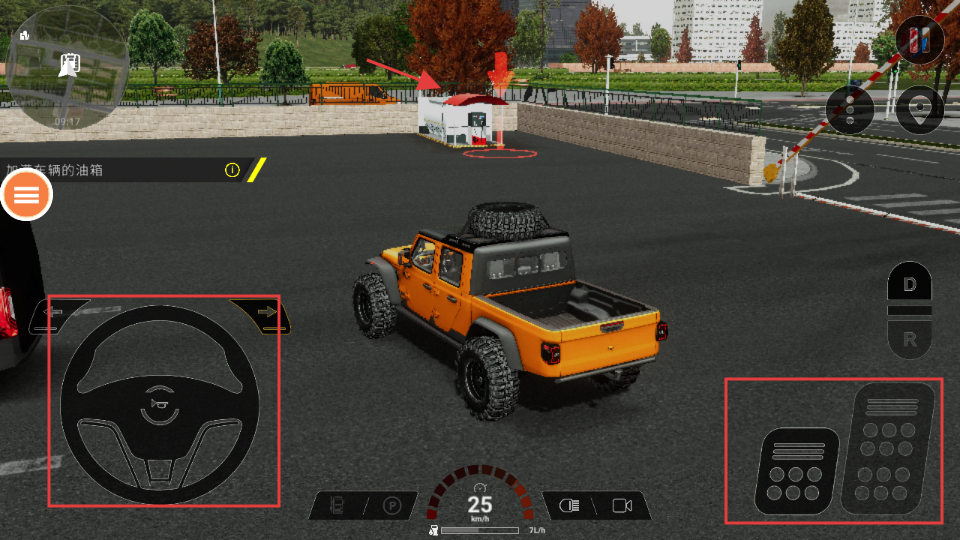Honk the horn on the steering wheel

tap(159, 402)
